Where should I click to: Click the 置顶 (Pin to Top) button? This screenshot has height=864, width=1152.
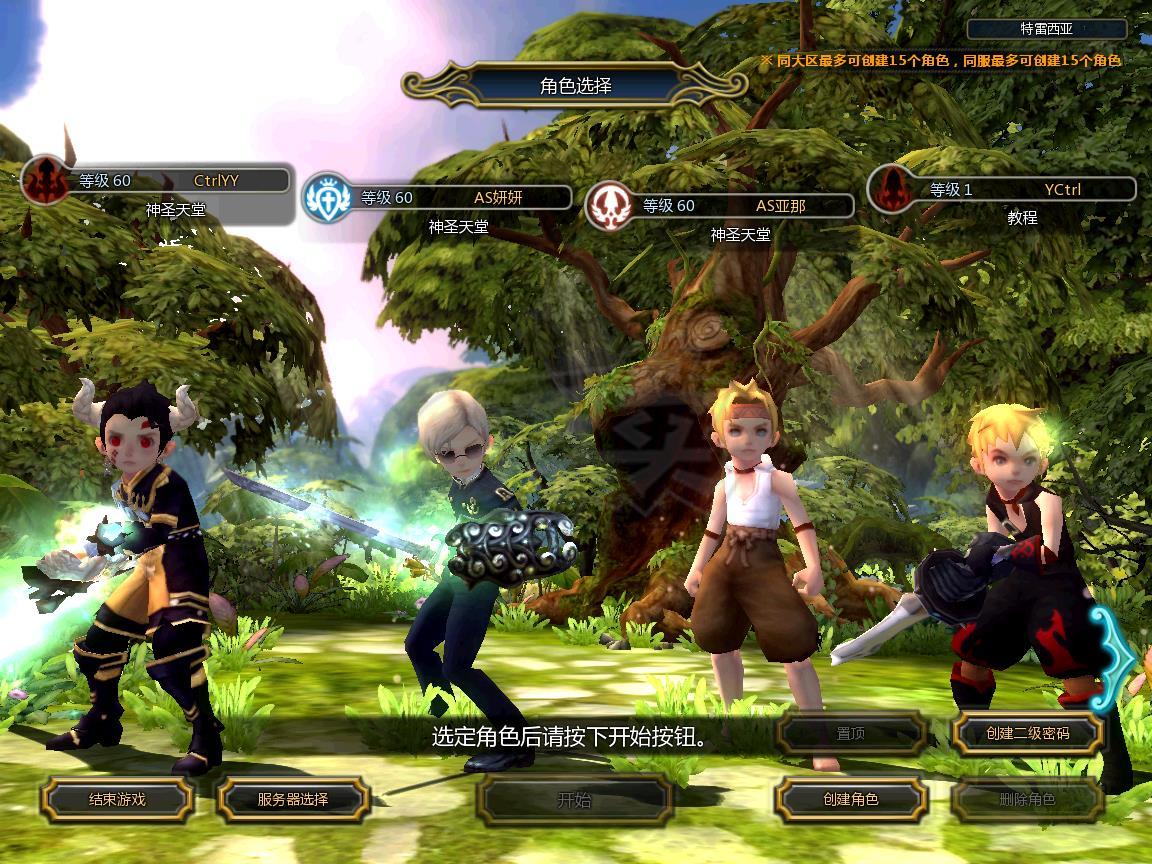(851, 733)
